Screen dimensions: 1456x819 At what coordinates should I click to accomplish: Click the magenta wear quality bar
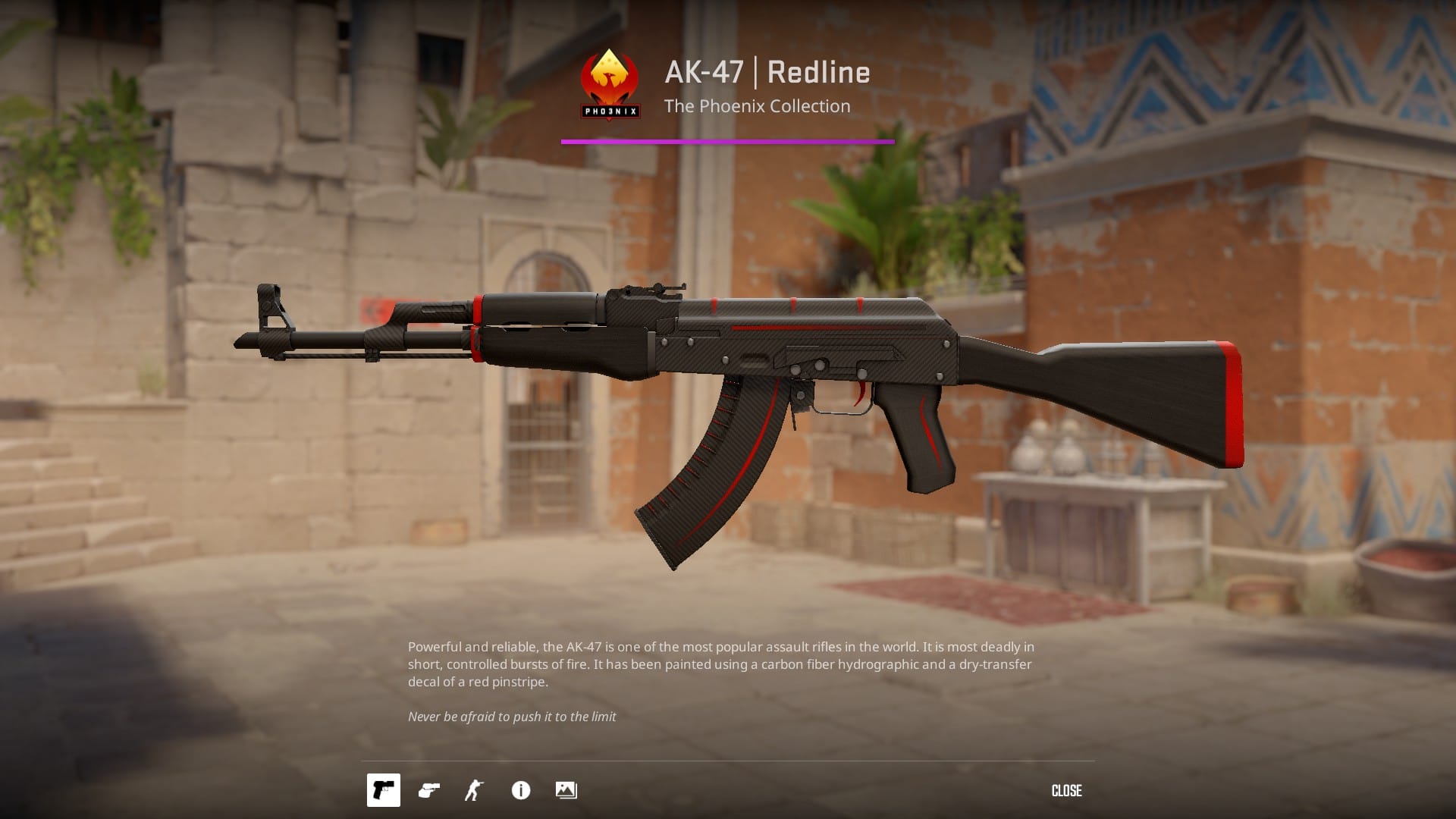728,140
